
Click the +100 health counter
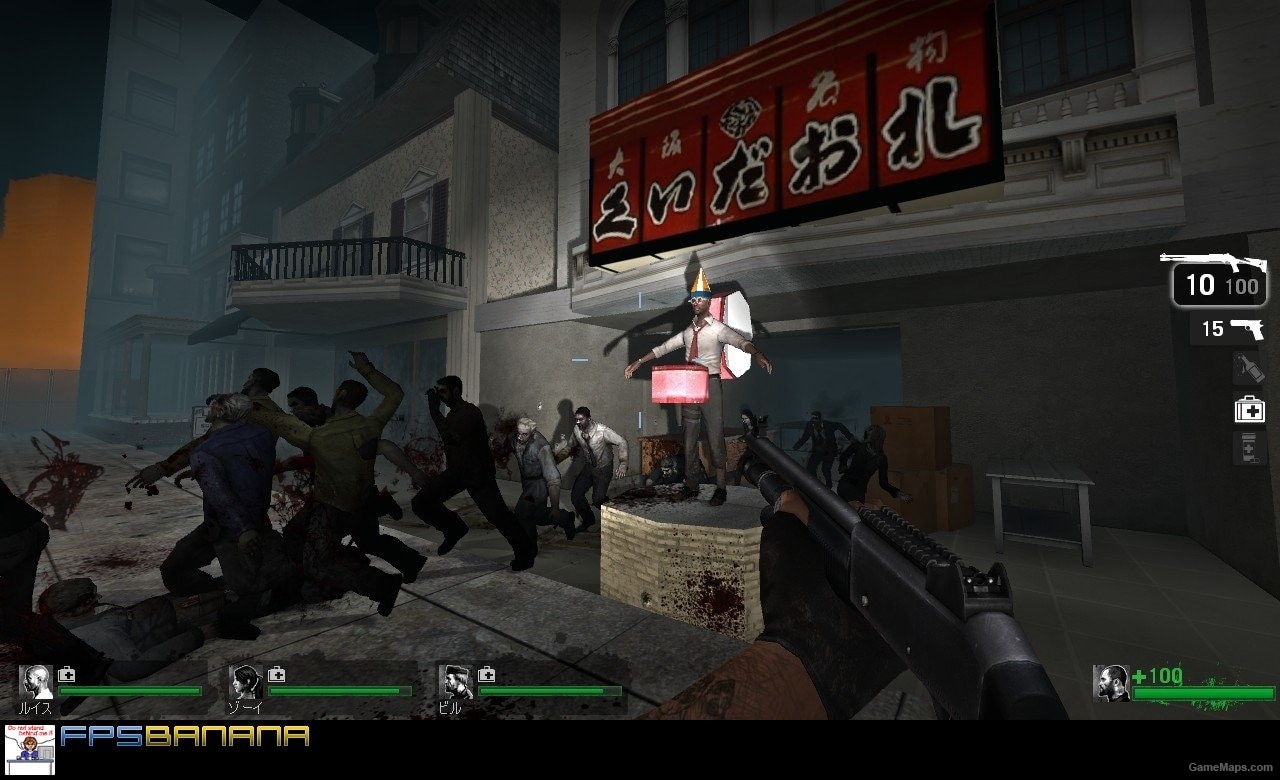click(x=1155, y=677)
